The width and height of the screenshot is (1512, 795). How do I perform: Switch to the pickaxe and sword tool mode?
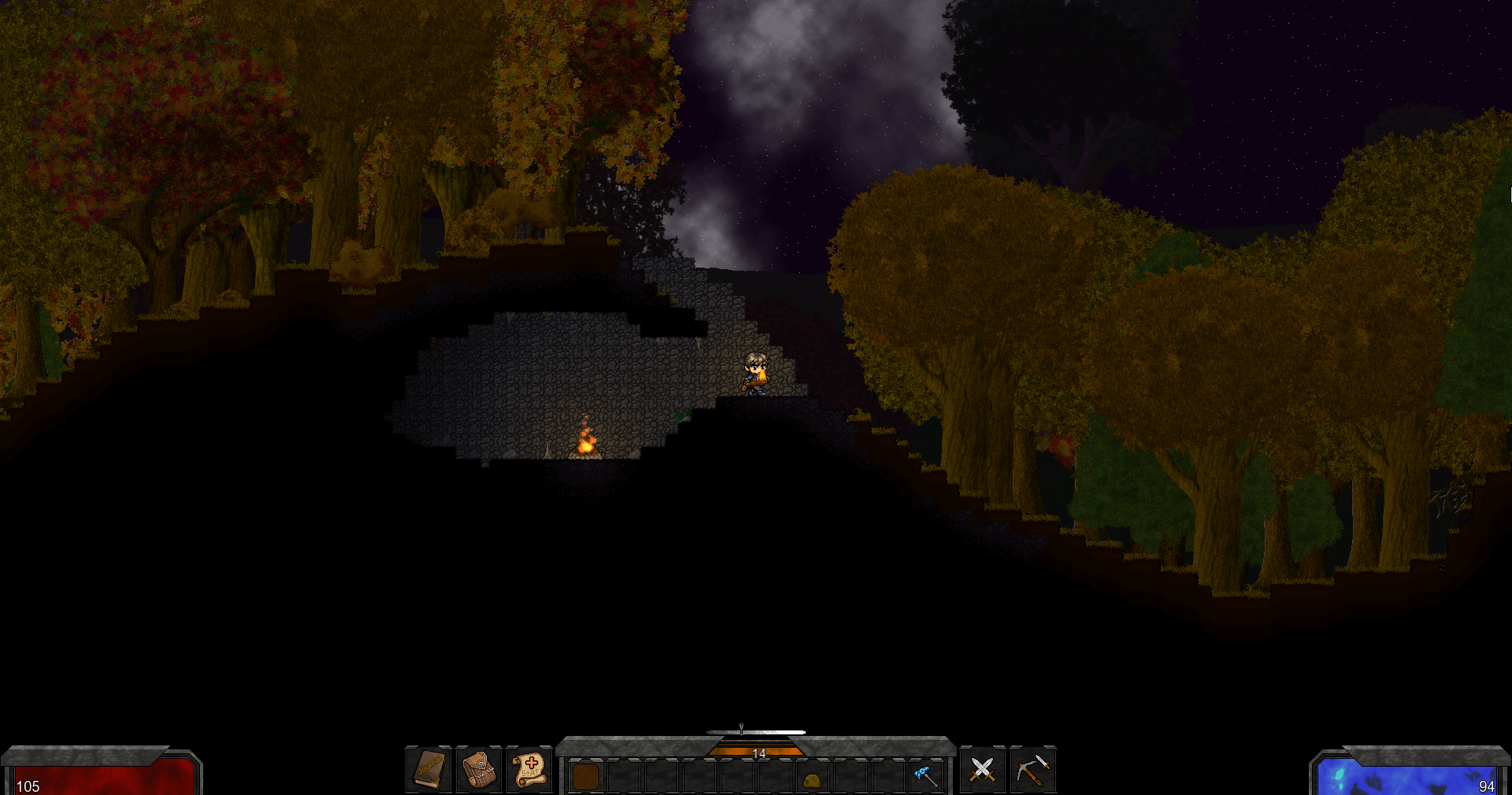pos(1032,769)
